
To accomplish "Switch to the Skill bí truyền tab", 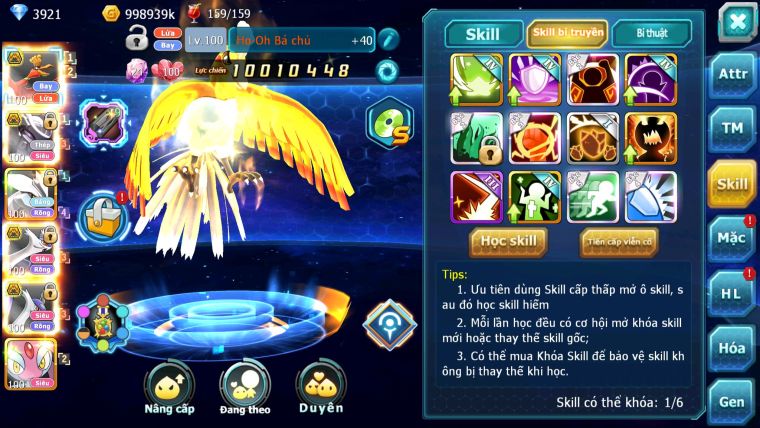I will tap(567, 33).
